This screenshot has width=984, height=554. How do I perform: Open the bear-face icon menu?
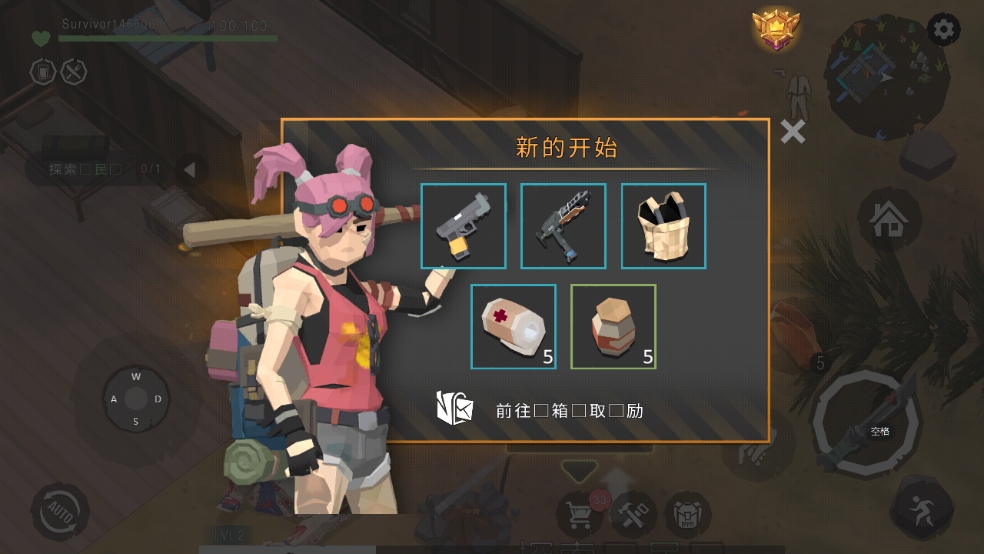click(688, 513)
